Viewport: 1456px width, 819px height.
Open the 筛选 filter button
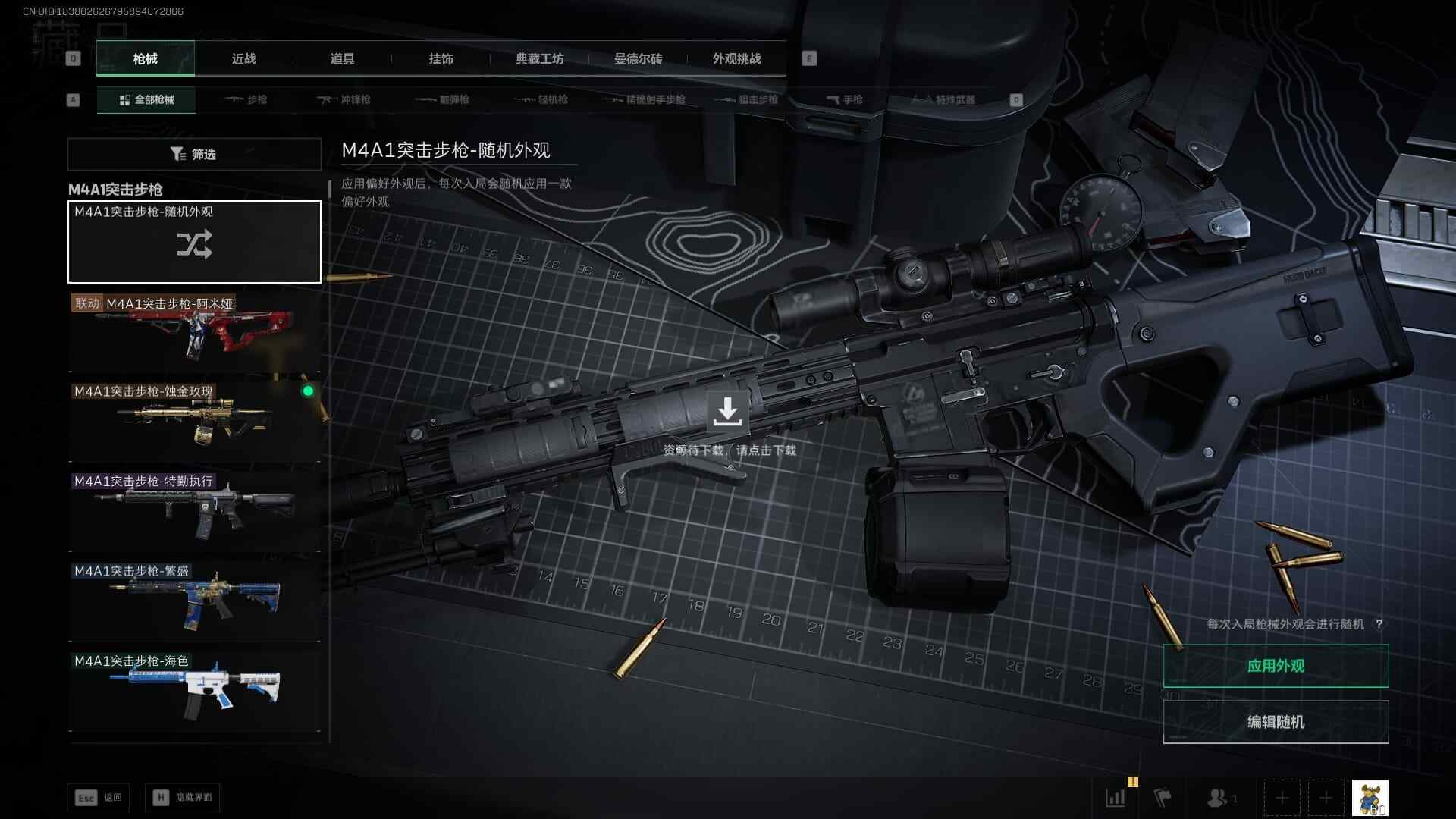[x=194, y=154]
